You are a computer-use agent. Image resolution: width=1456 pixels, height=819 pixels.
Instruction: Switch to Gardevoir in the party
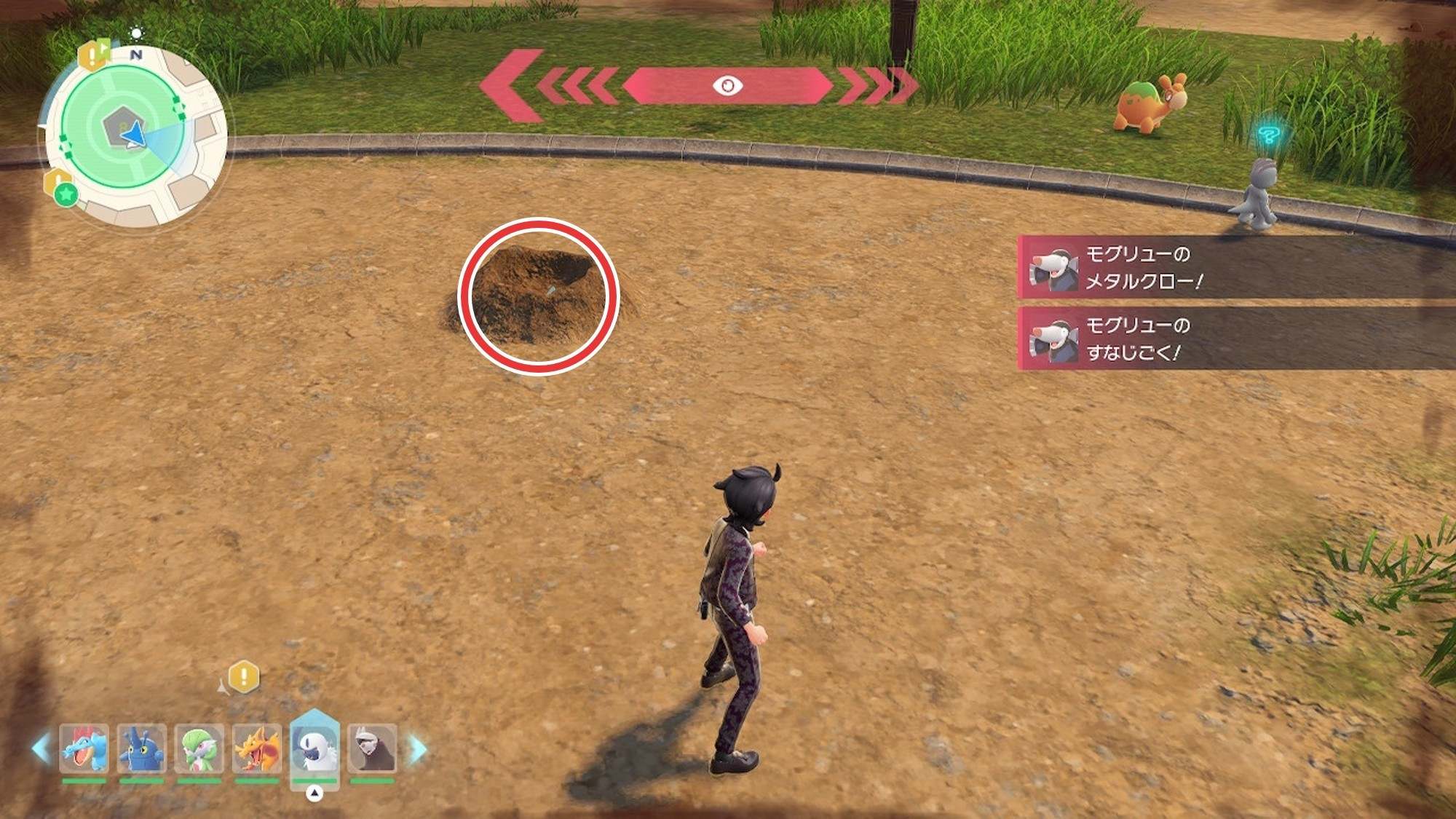click(x=199, y=748)
